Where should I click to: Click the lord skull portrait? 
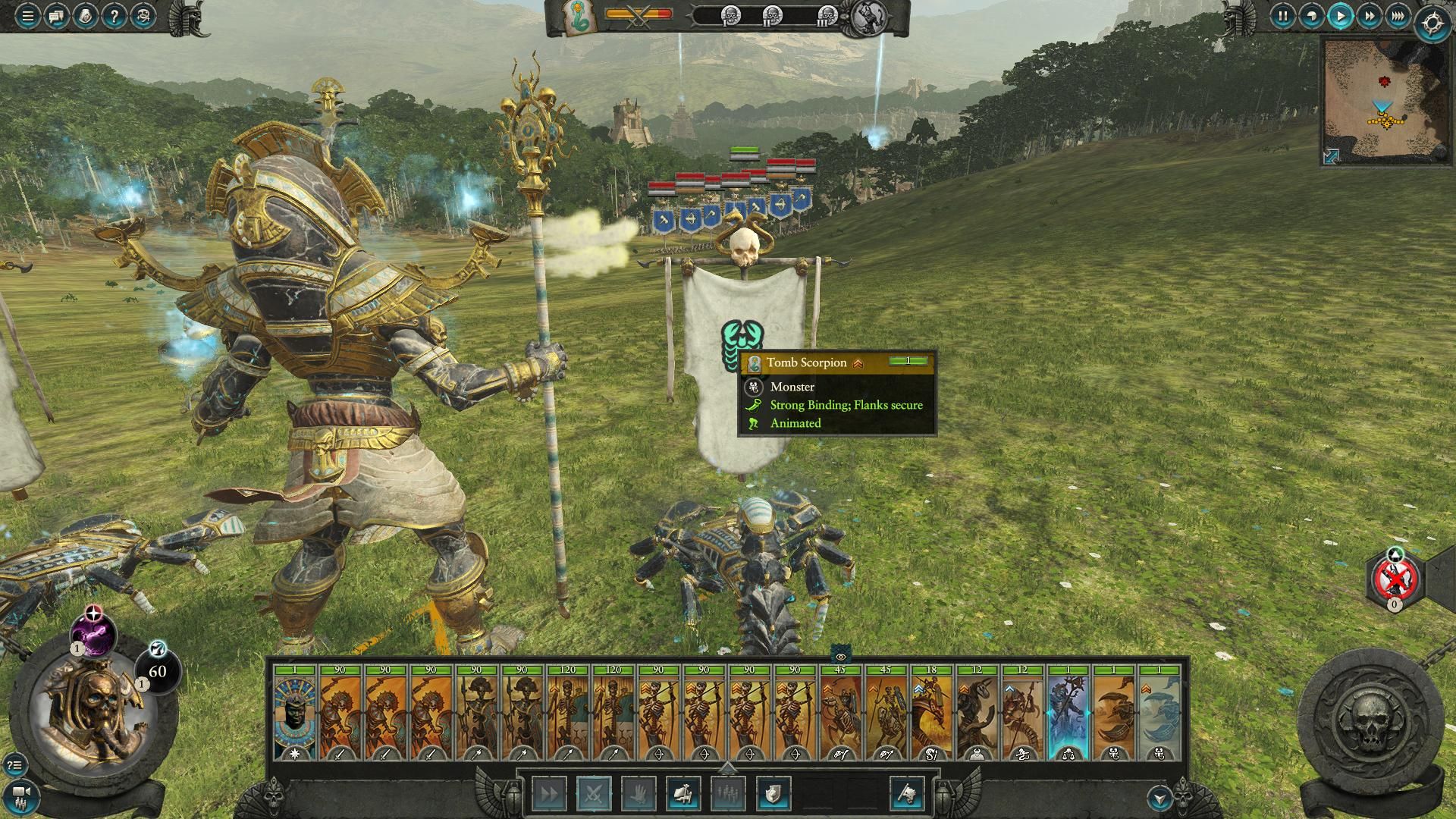tap(95, 709)
